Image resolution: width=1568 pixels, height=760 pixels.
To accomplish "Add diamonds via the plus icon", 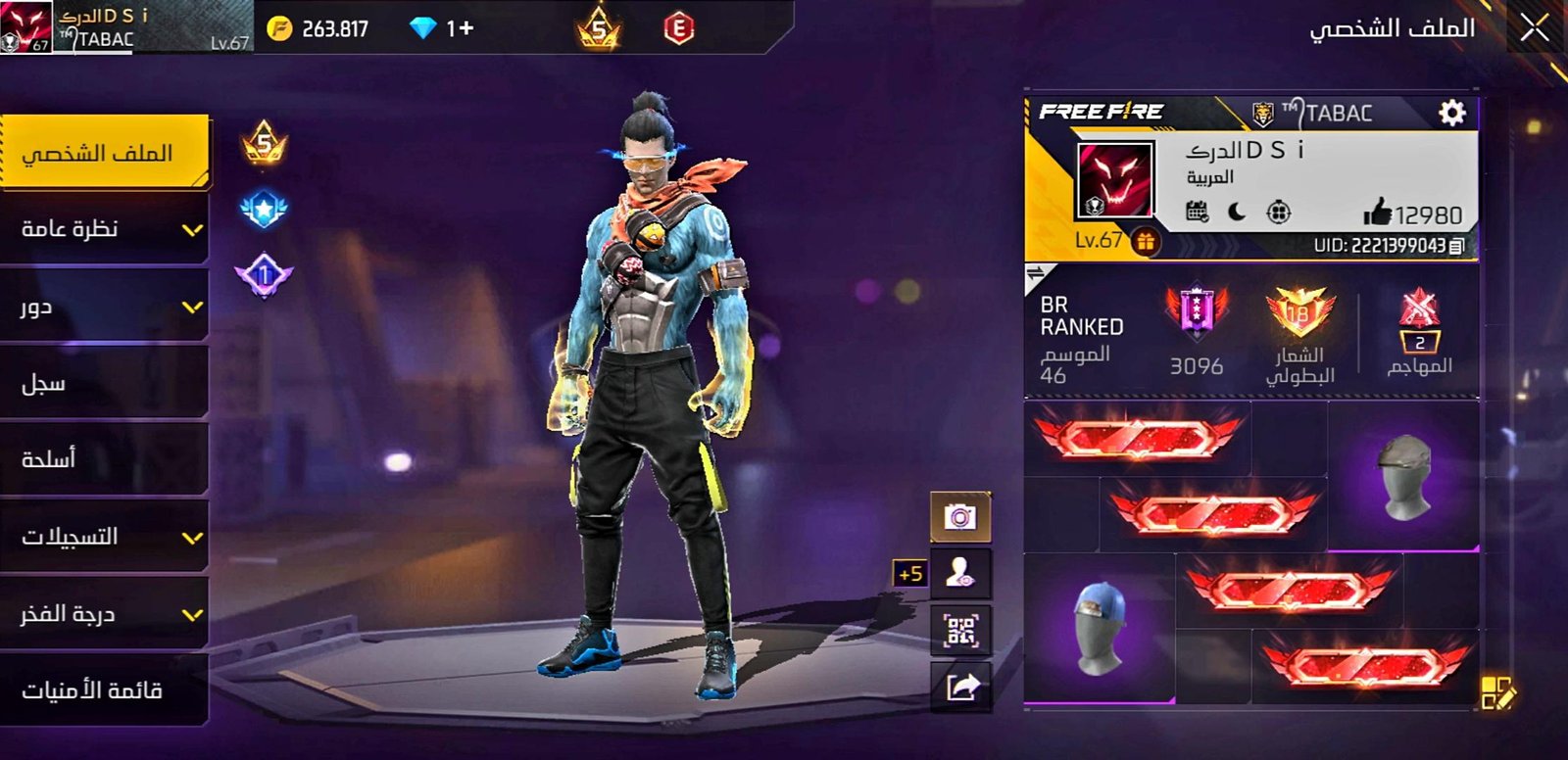I will pos(465,28).
